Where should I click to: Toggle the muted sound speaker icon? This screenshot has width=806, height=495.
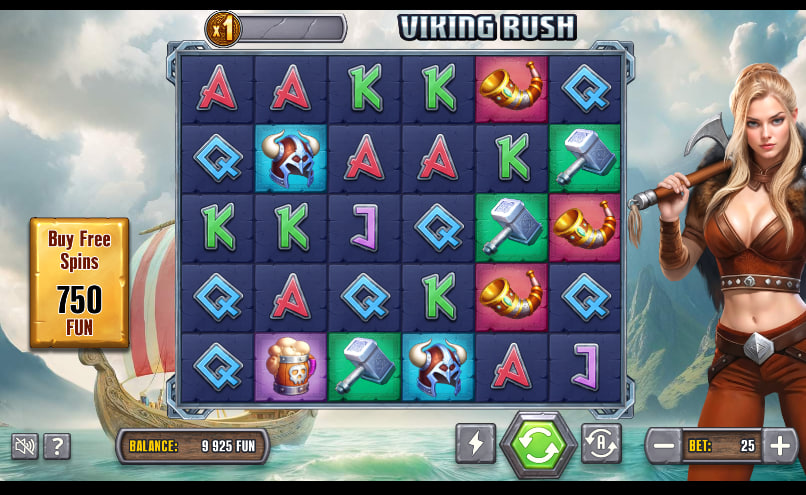coord(25,446)
